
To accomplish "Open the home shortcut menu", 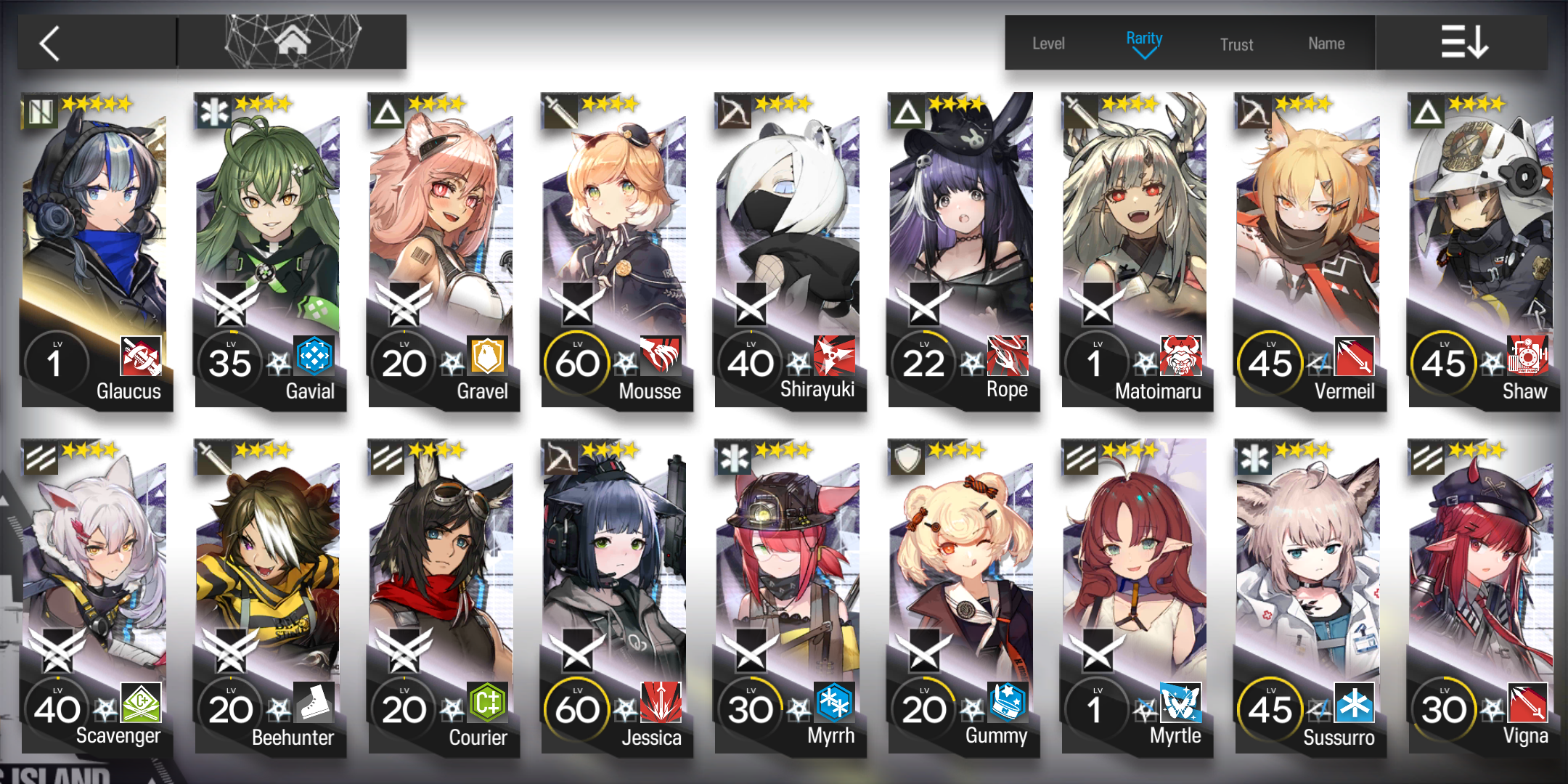I will [x=292, y=42].
